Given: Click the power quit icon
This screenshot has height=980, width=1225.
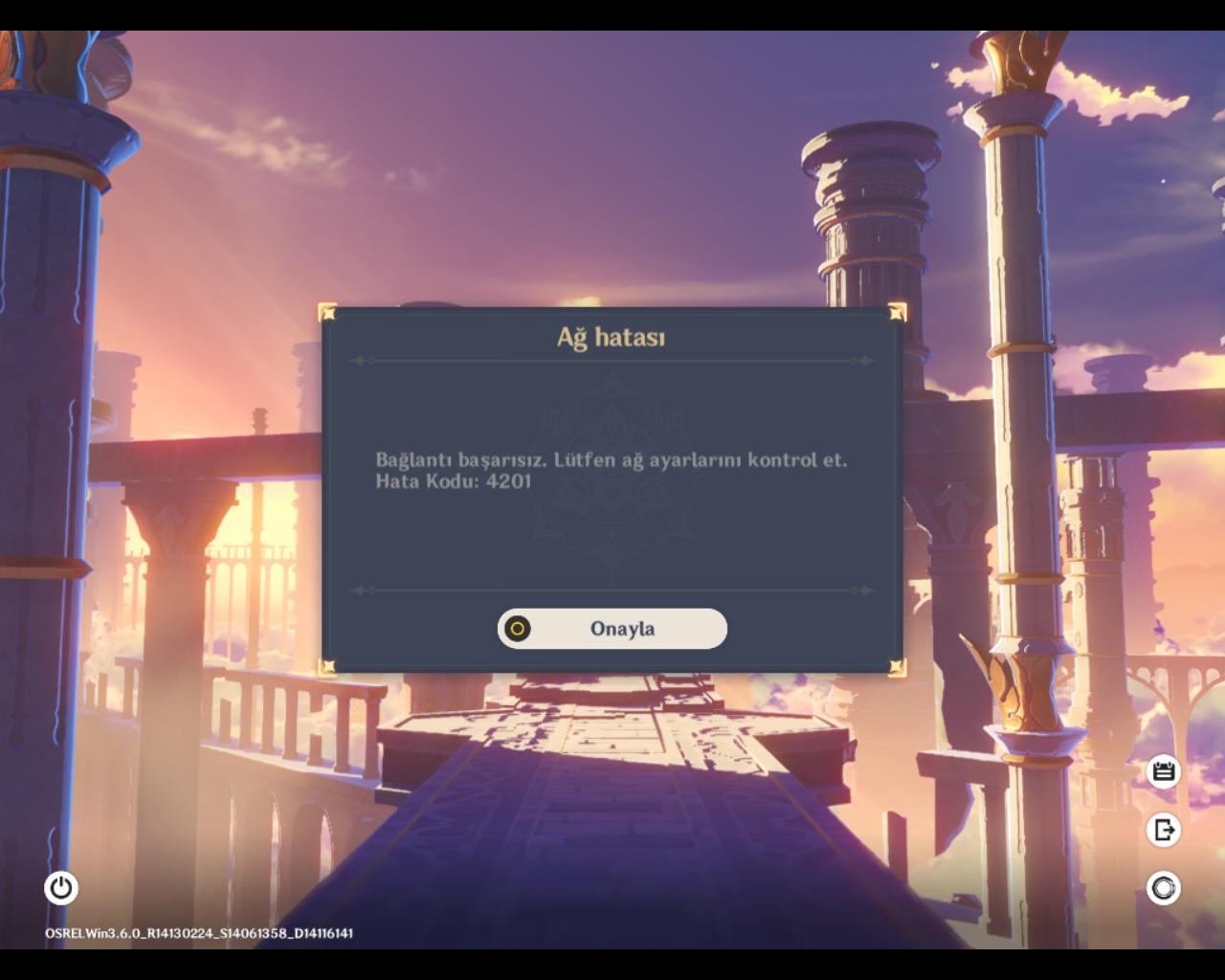Looking at the screenshot, I should pos(61,888).
